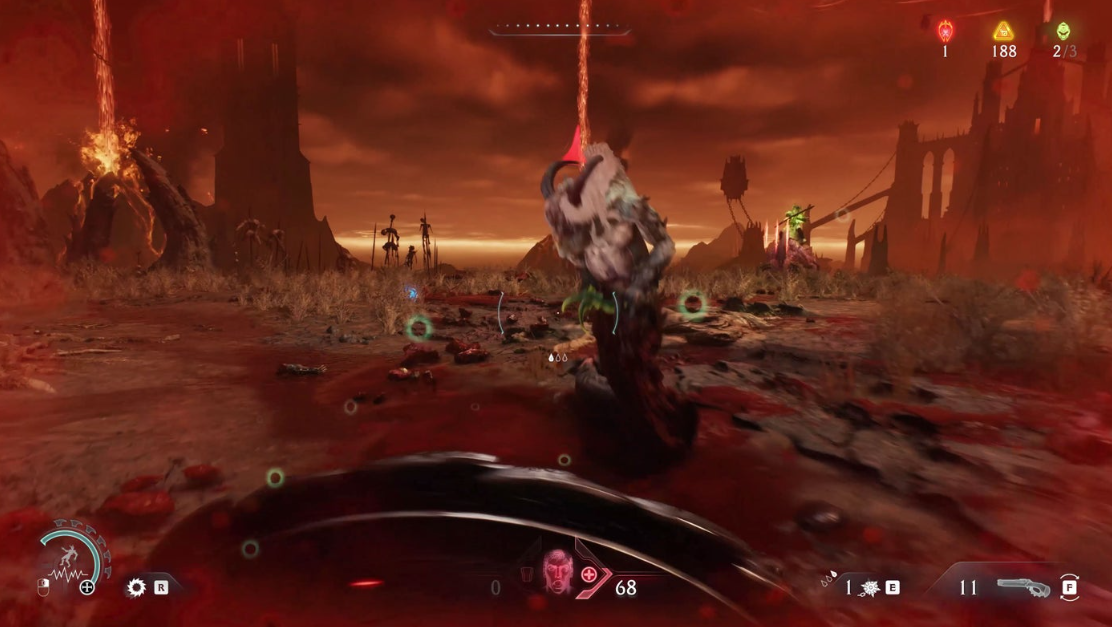The width and height of the screenshot is (1112, 627).
Task: Click the weapon swap arrows icon
Action: [1069, 588]
